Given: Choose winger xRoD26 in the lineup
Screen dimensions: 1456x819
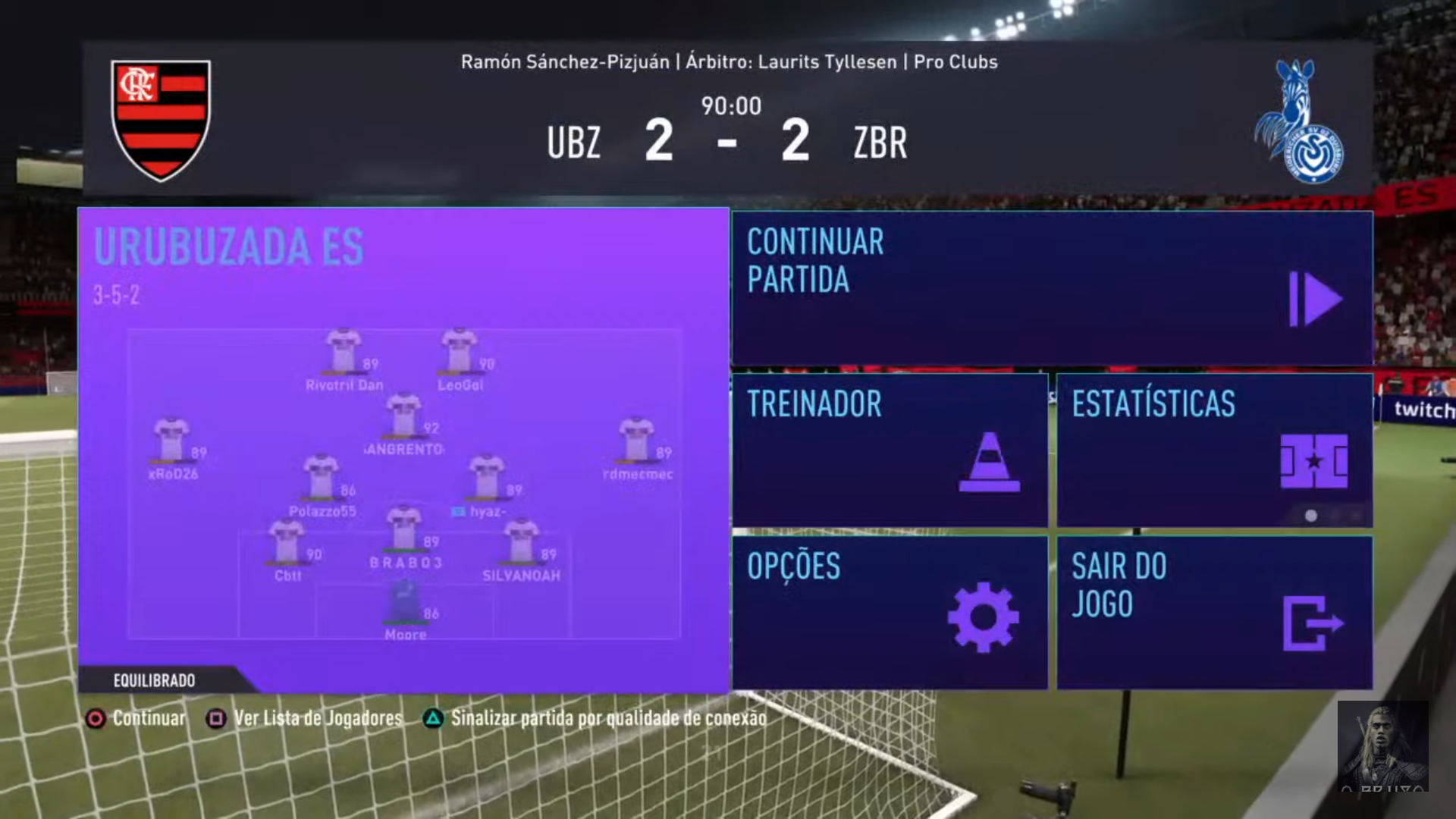Looking at the screenshot, I should coord(172,441).
